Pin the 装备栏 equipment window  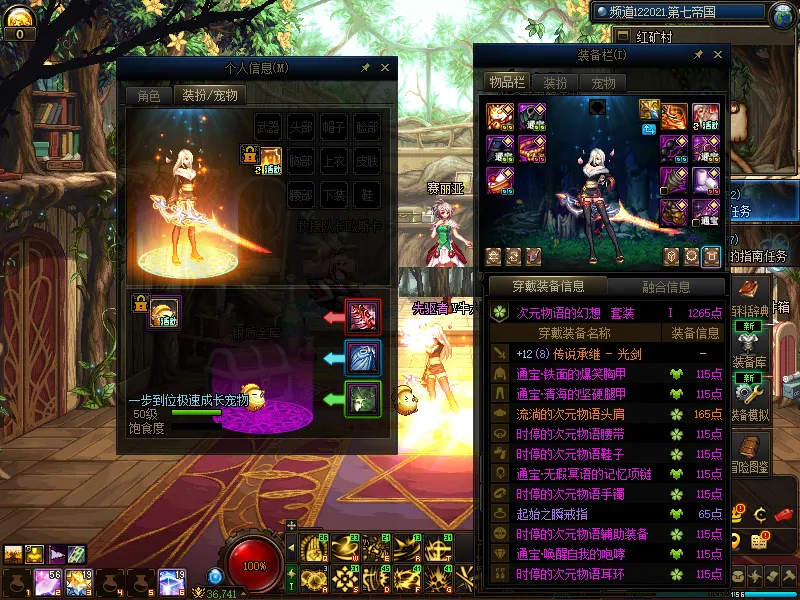pyautogui.click(x=697, y=55)
